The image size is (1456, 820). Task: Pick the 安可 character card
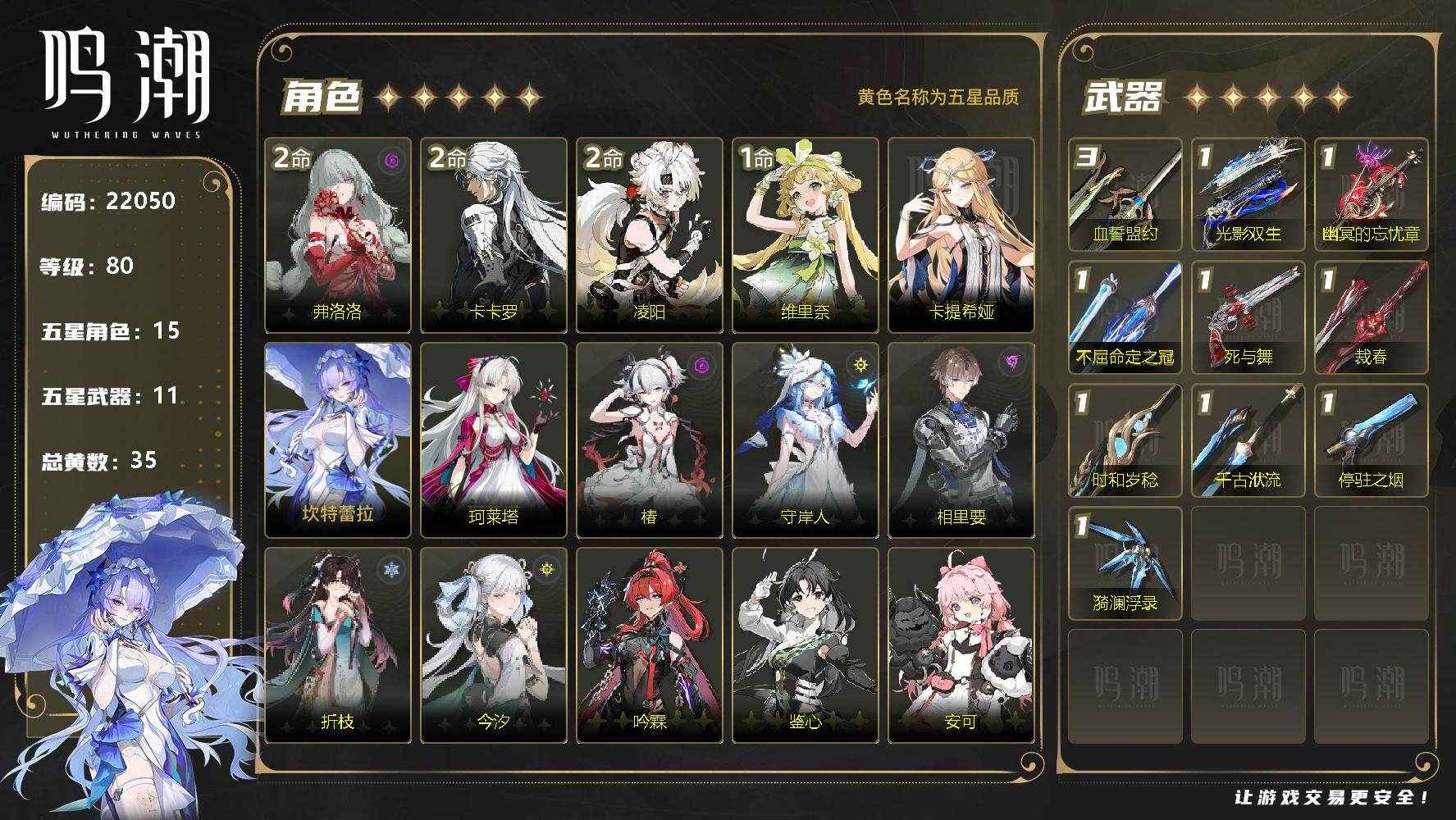click(x=961, y=645)
